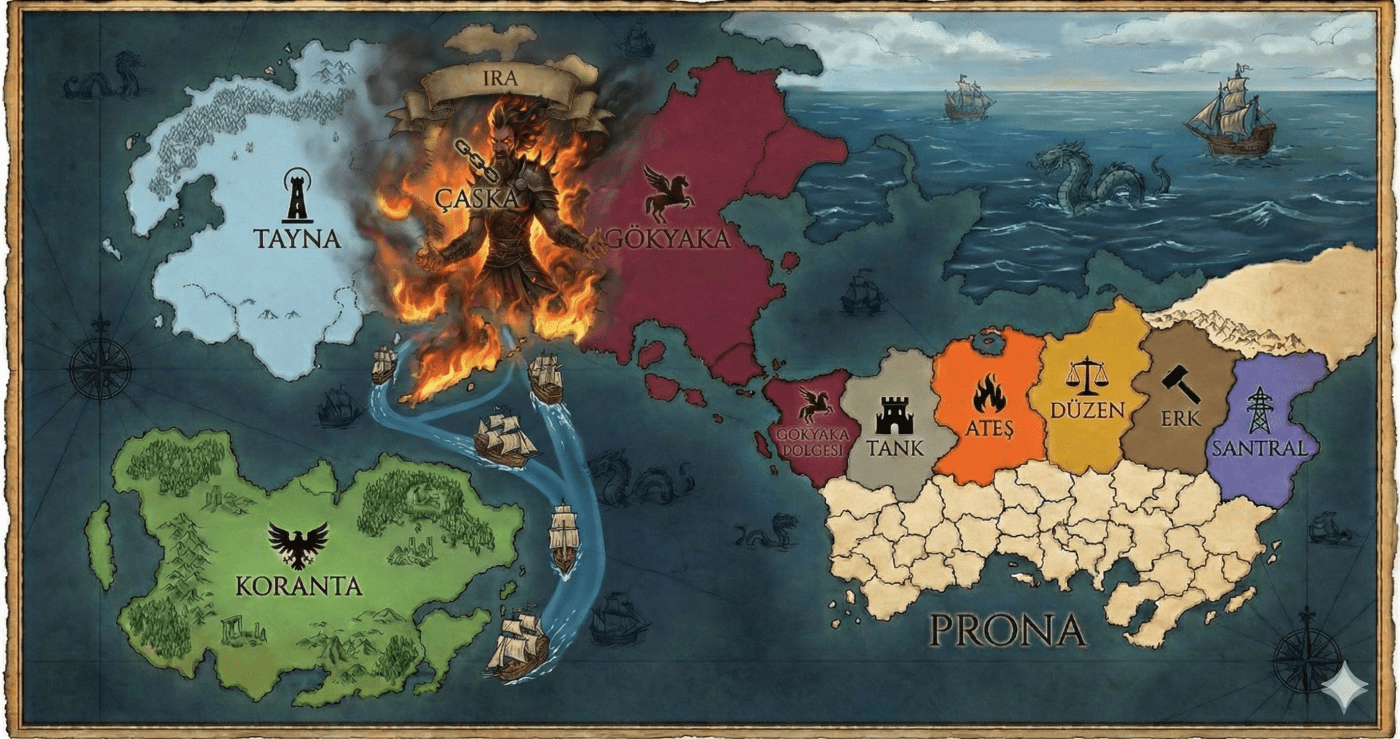Open the IRA banner
This screenshot has width=1400, height=739.
(499, 78)
